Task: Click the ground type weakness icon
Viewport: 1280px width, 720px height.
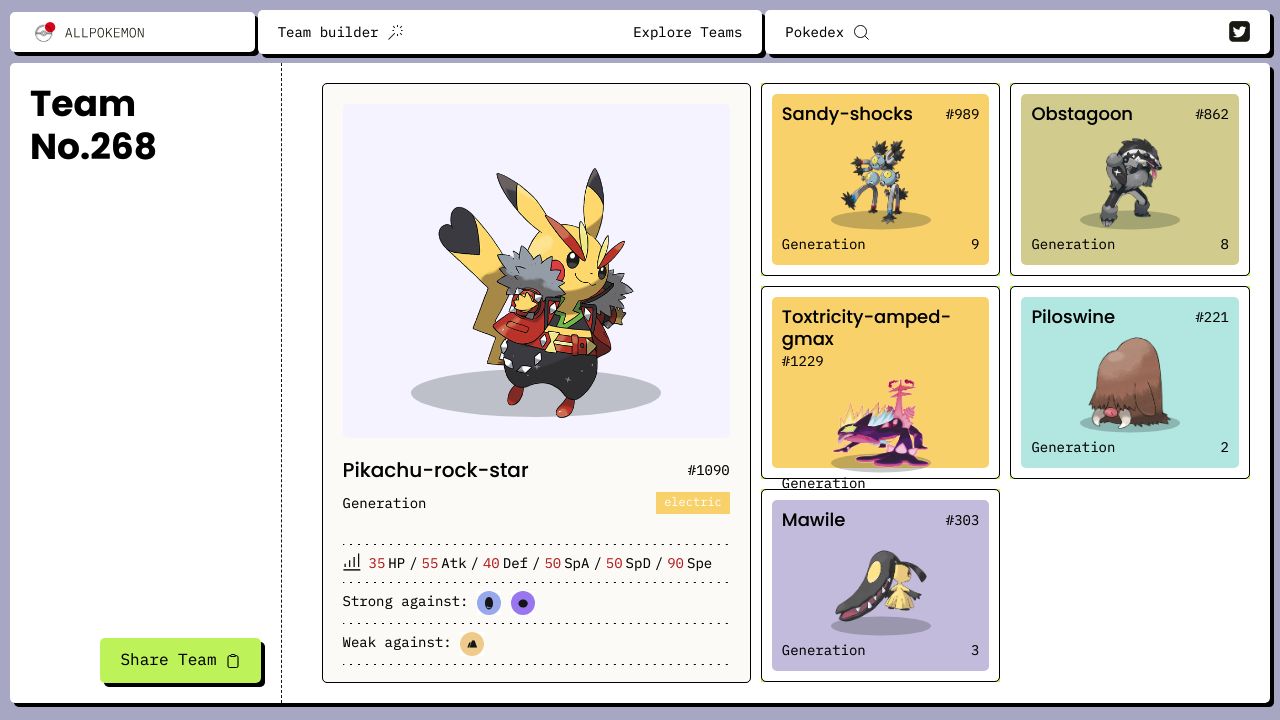Action: coord(472,643)
